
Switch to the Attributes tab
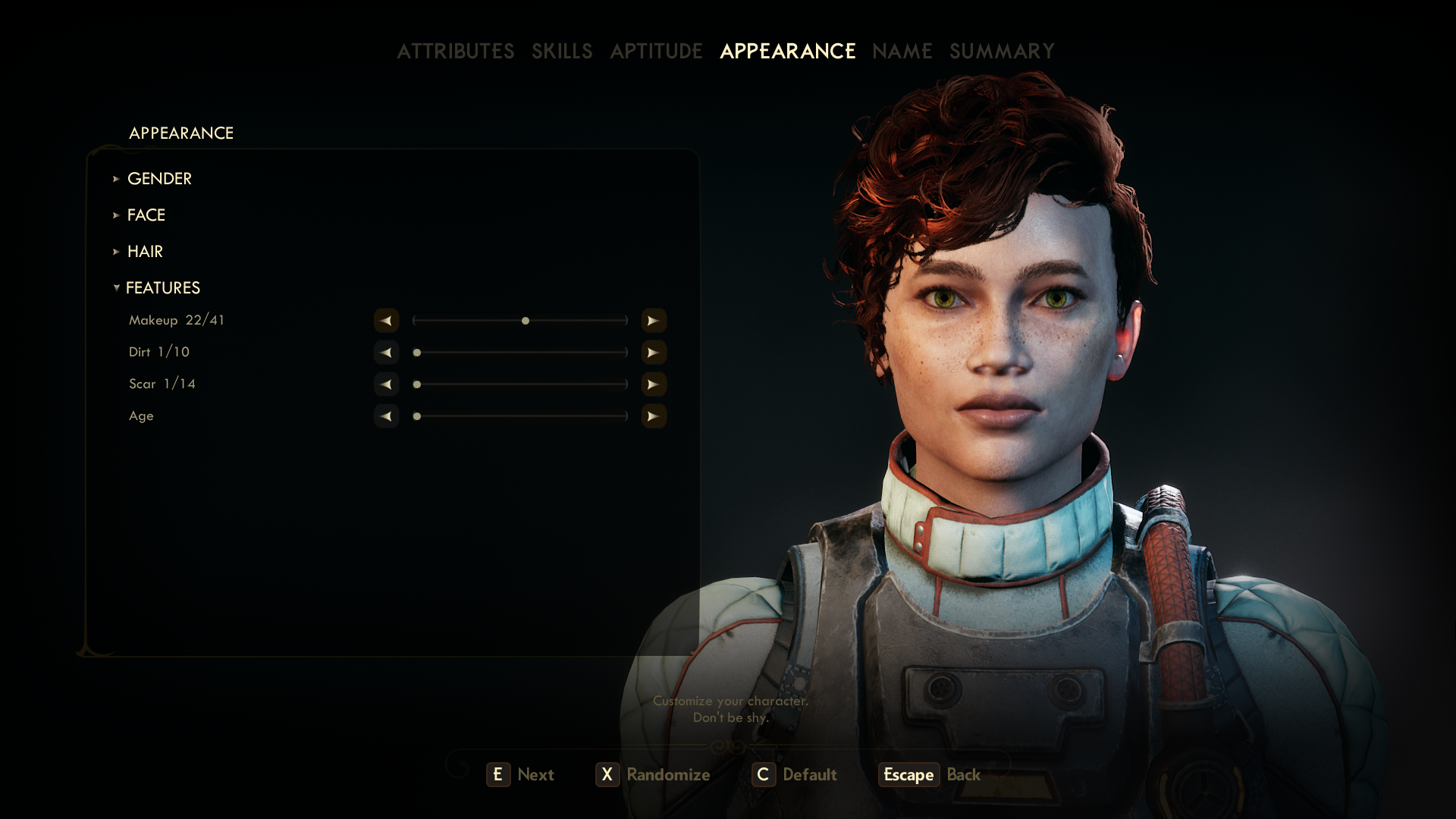point(455,51)
